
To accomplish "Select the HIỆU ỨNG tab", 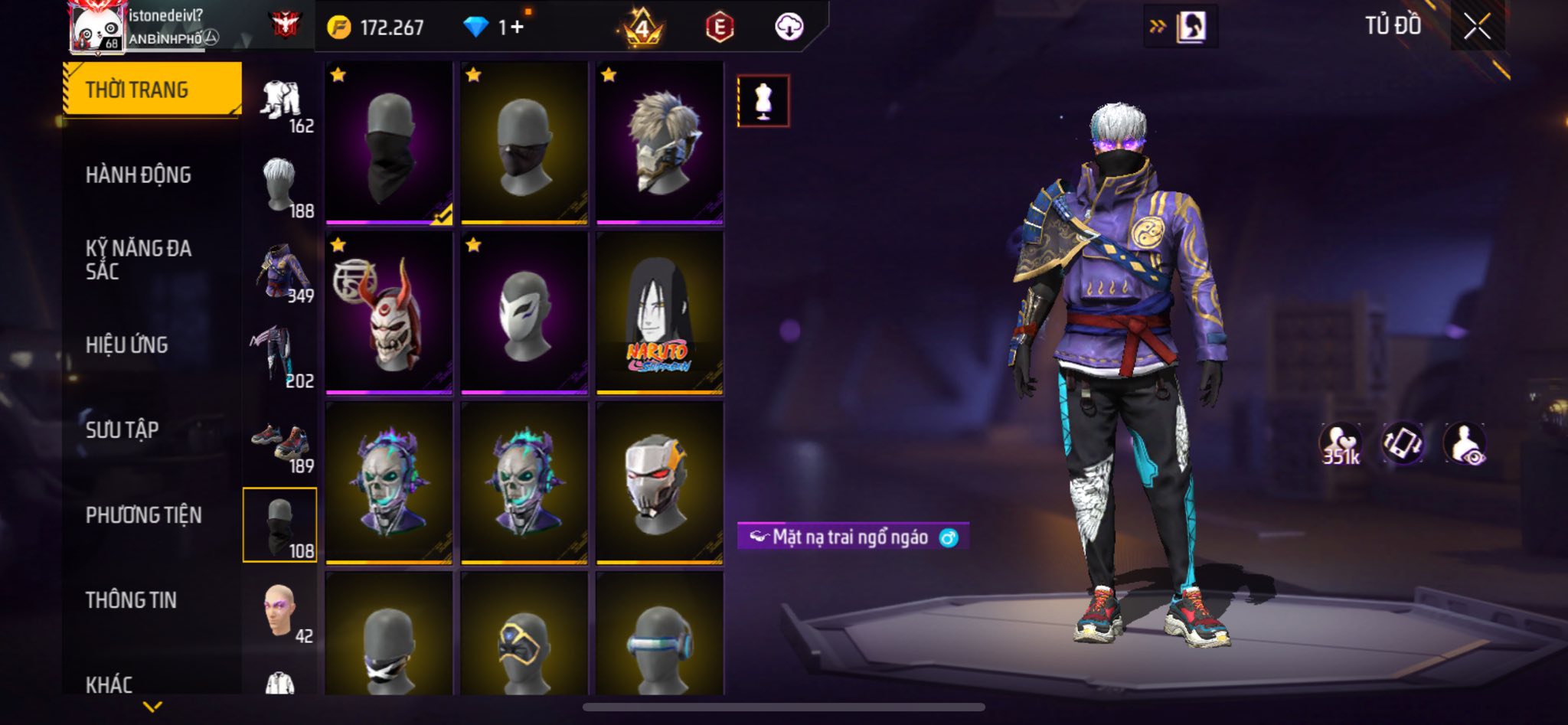I will point(127,345).
